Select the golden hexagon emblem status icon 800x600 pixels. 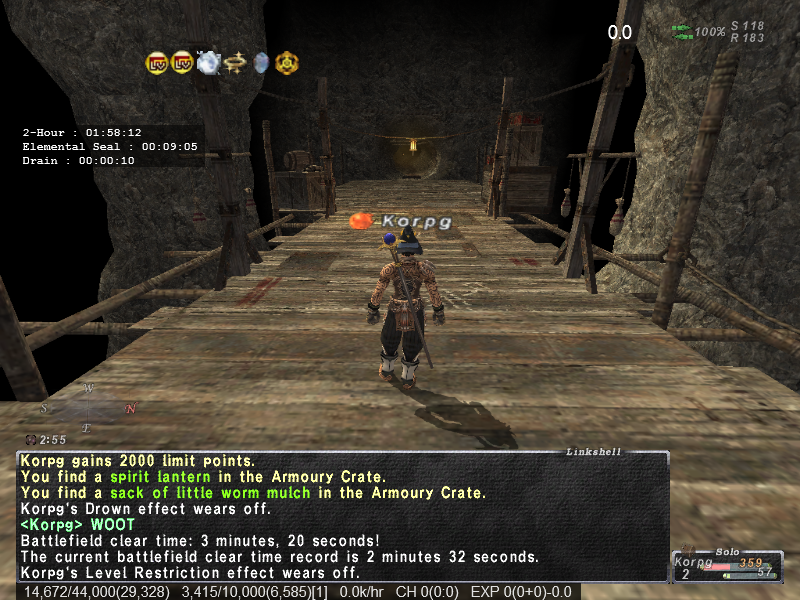click(285, 63)
